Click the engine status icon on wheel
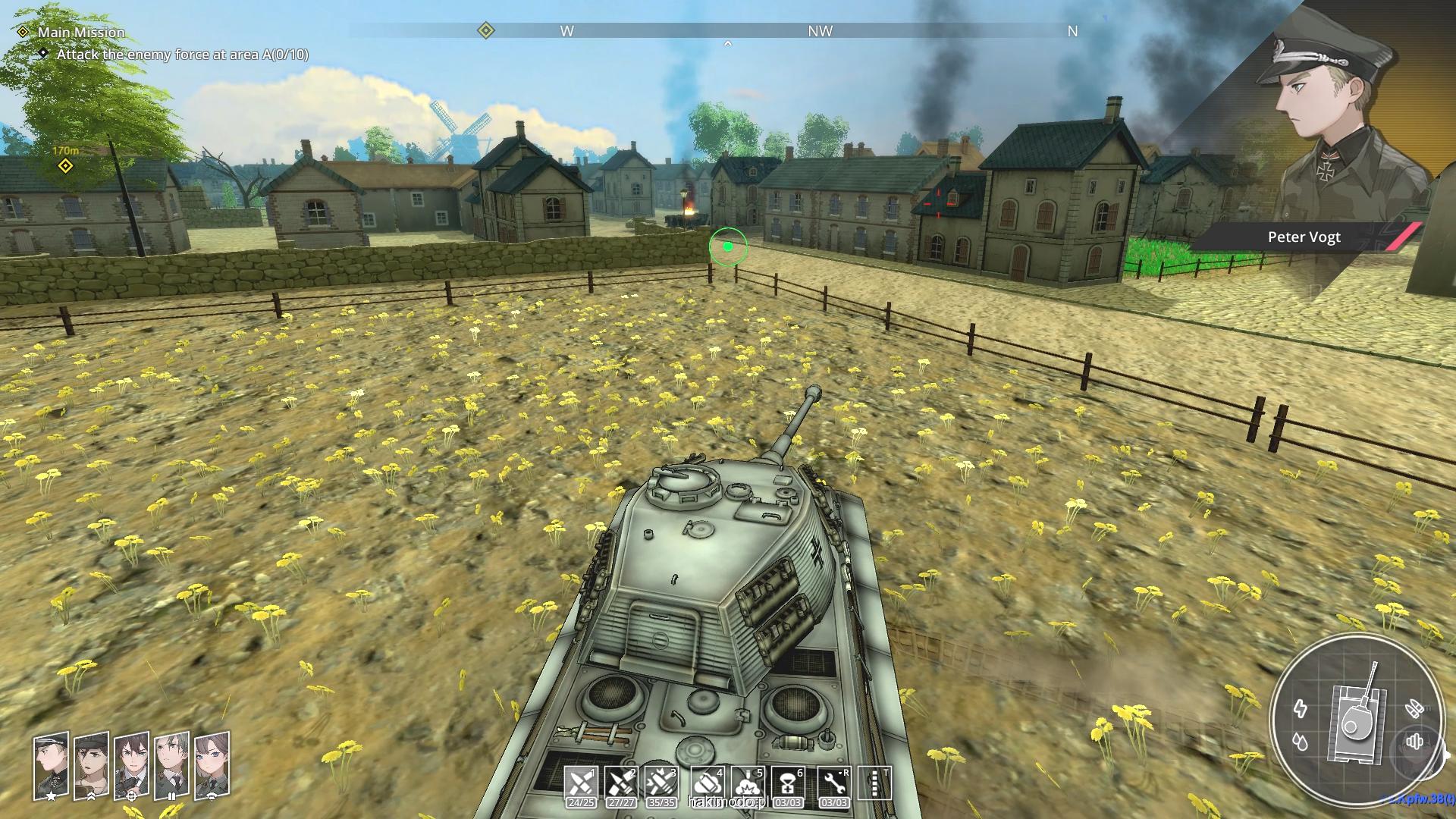 [x=1414, y=741]
